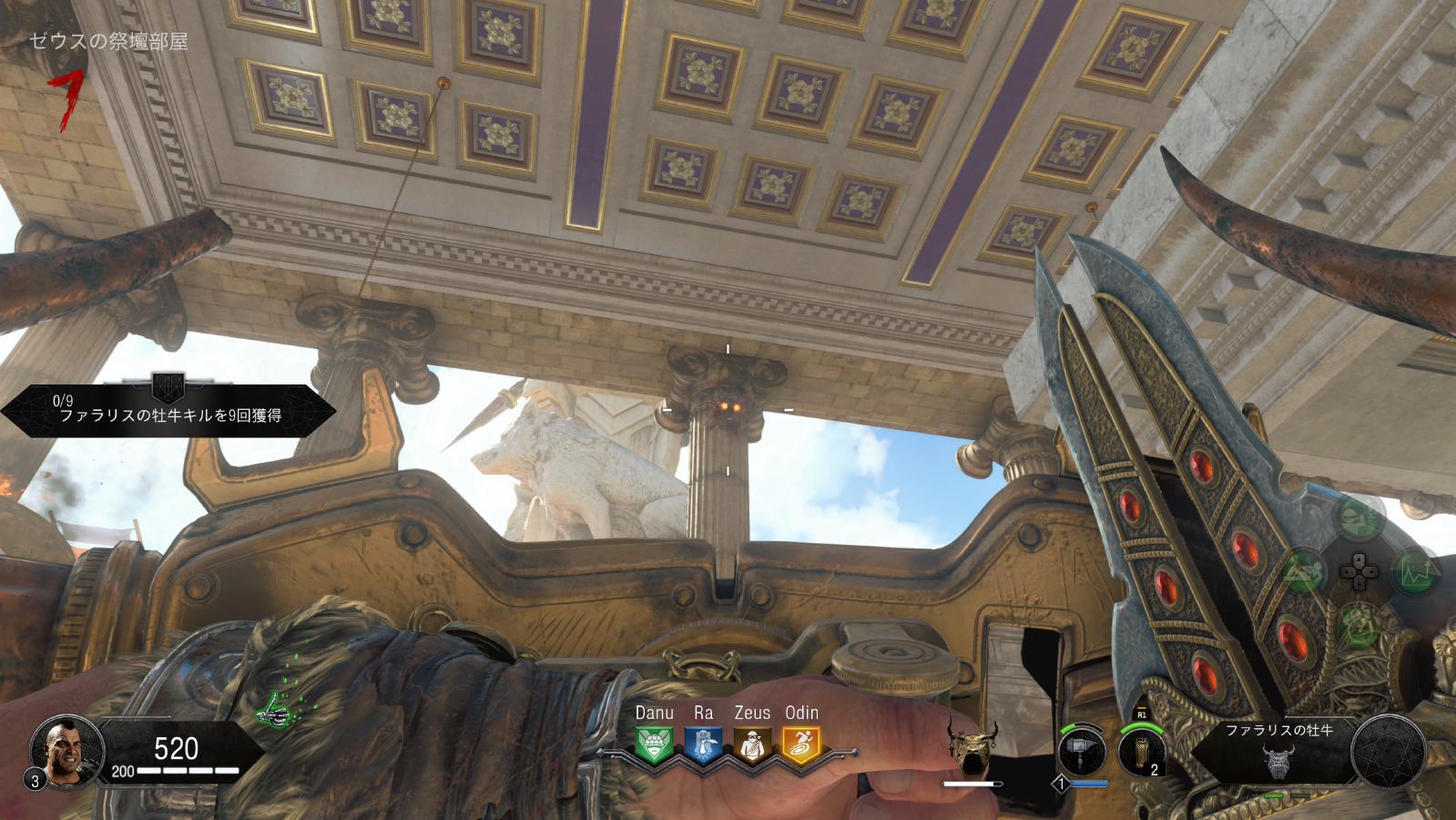
Task: Select the R1 equipment icon
Action: (x=1142, y=751)
